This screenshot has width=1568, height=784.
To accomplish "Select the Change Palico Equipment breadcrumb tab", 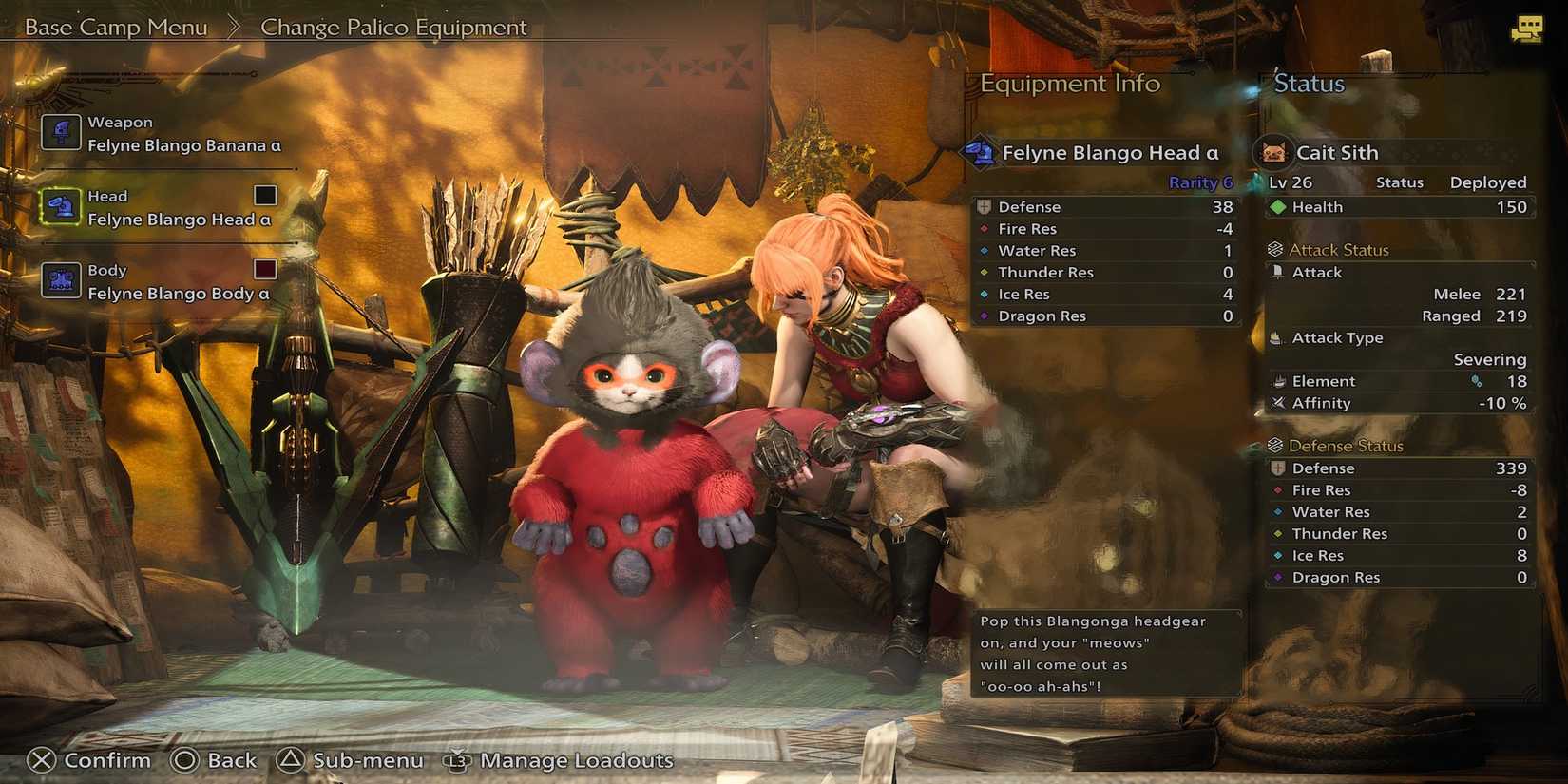I will [x=393, y=27].
